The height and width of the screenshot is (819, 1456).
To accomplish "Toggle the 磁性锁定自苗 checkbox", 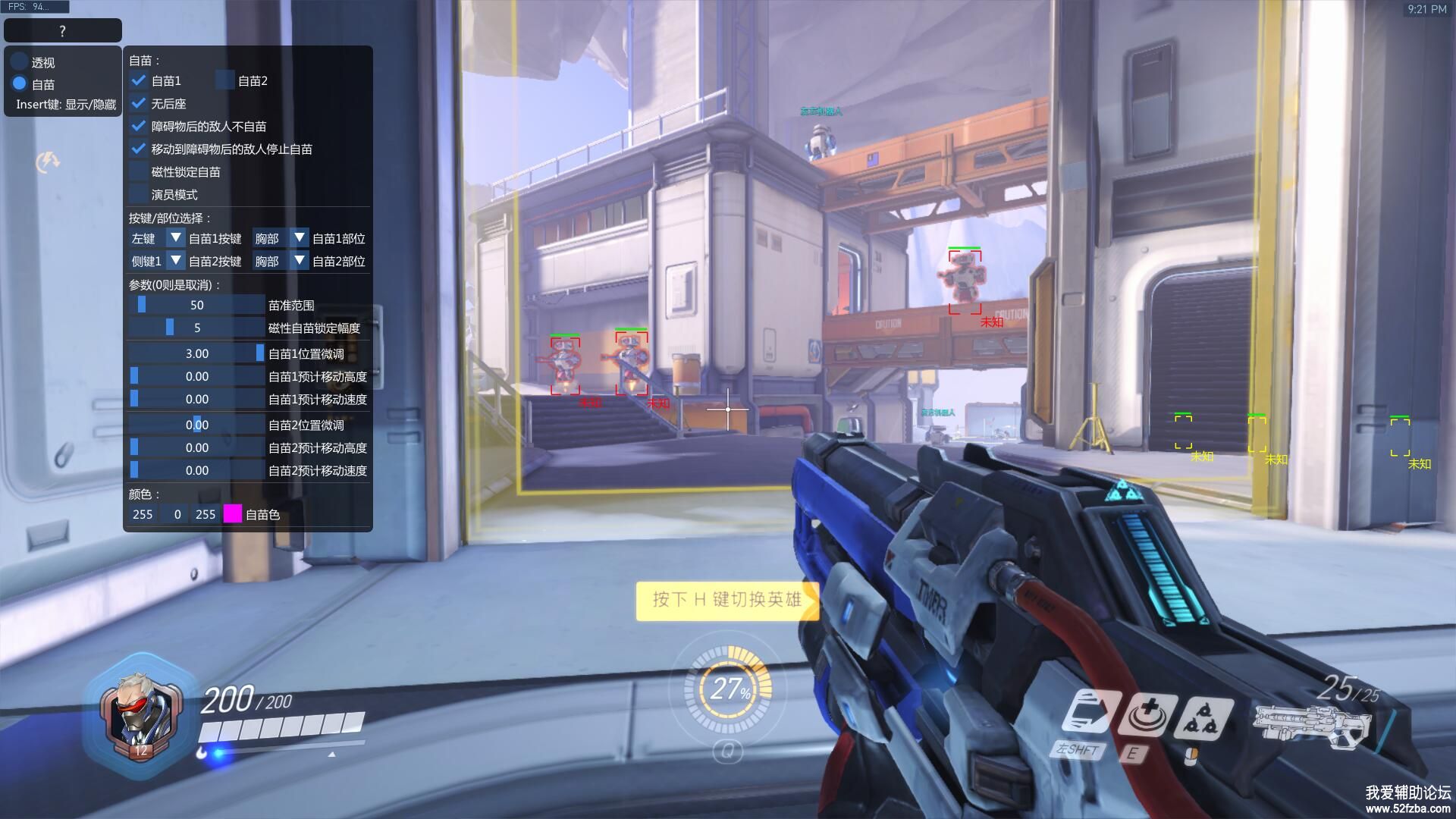I will pyautogui.click(x=139, y=171).
